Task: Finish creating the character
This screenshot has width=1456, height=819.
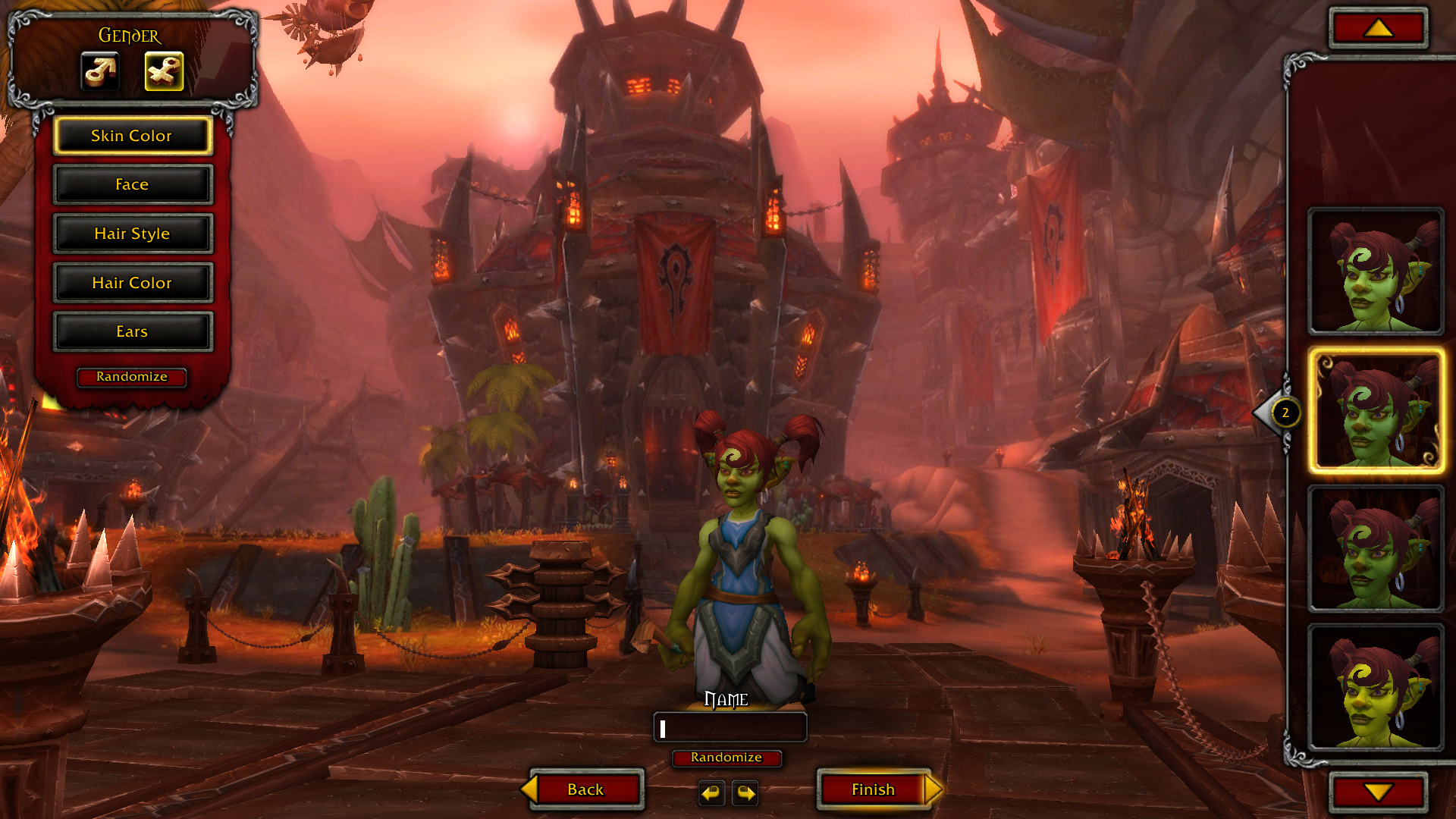Action: [874, 789]
